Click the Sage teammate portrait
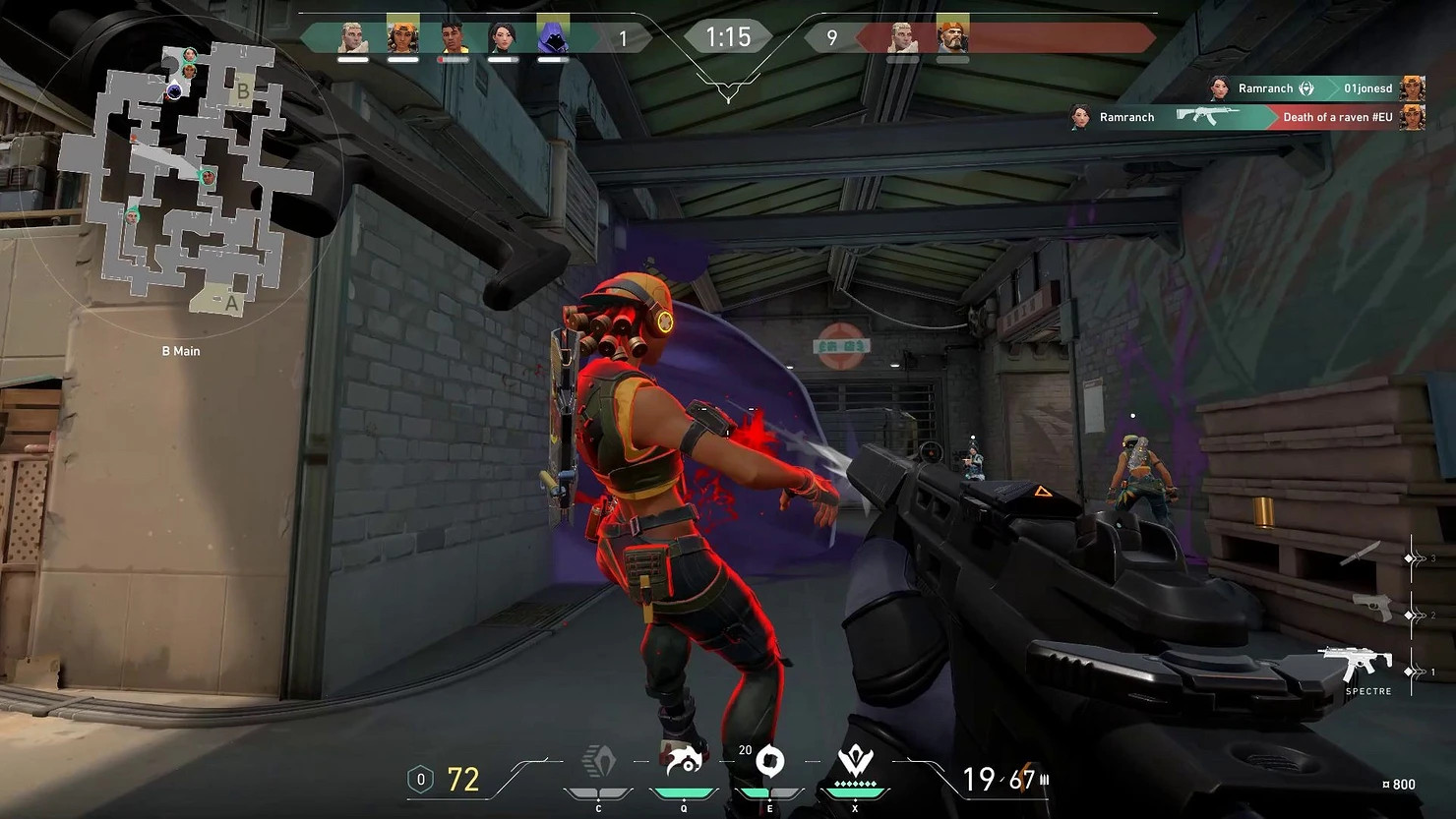The image size is (1456, 819). 503,37
